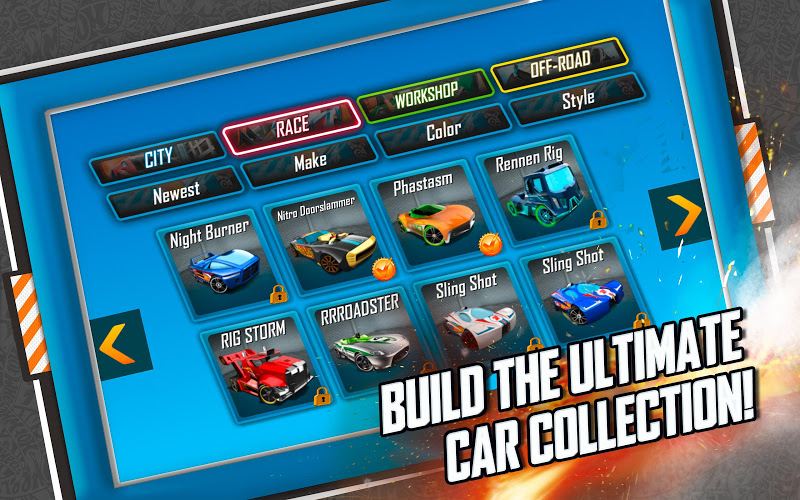Choose the RIG STORM car card

(260, 362)
